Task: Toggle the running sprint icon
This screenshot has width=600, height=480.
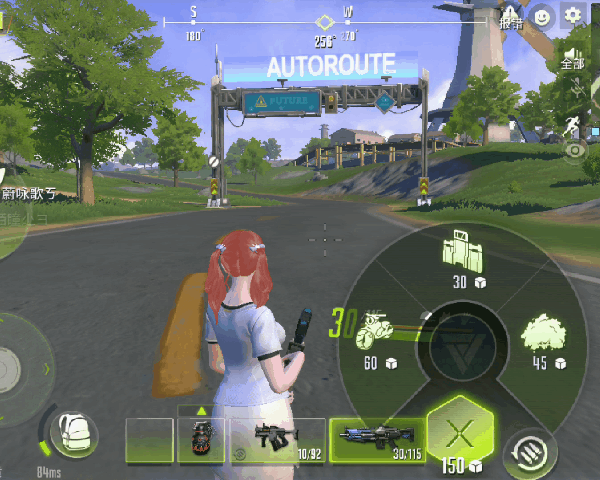Action: point(574,125)
